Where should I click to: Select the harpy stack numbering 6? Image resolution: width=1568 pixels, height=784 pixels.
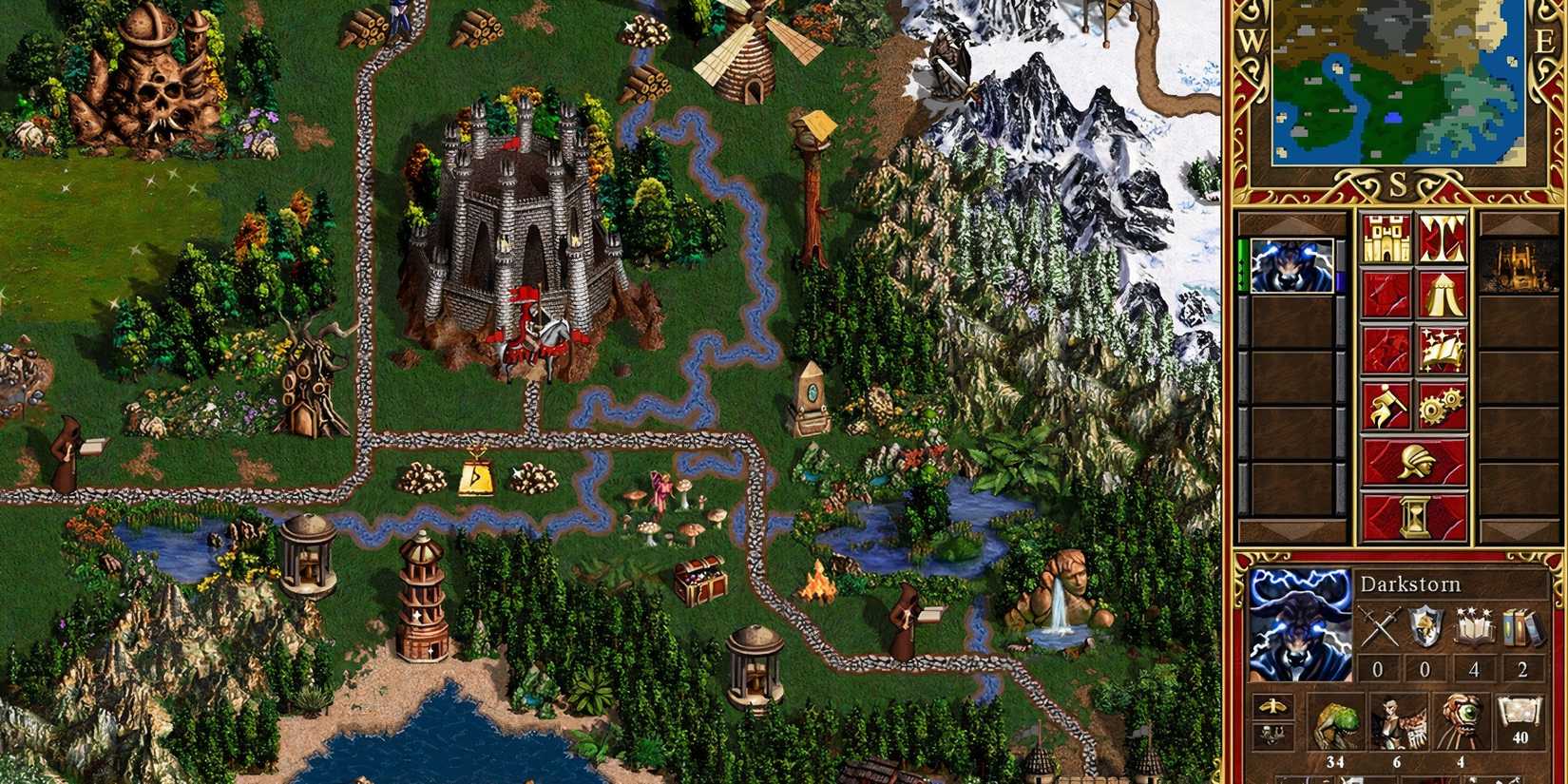pos(1398,720)
